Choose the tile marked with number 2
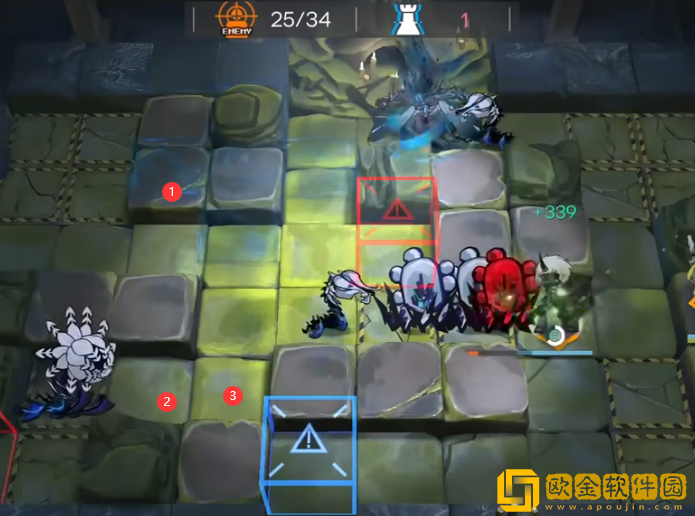The width and height of the screenshot is (695, 516). (167, 401)
